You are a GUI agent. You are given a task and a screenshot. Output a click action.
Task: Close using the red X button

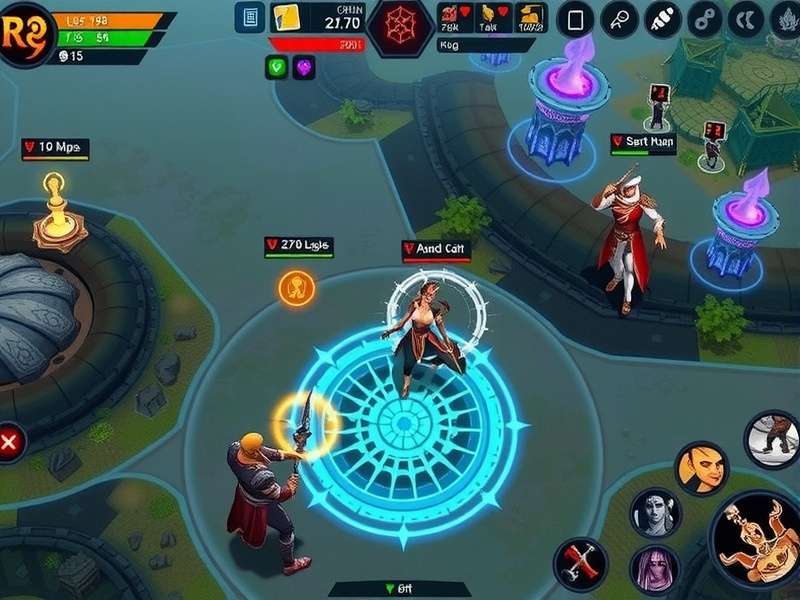(x=10, y=440)
